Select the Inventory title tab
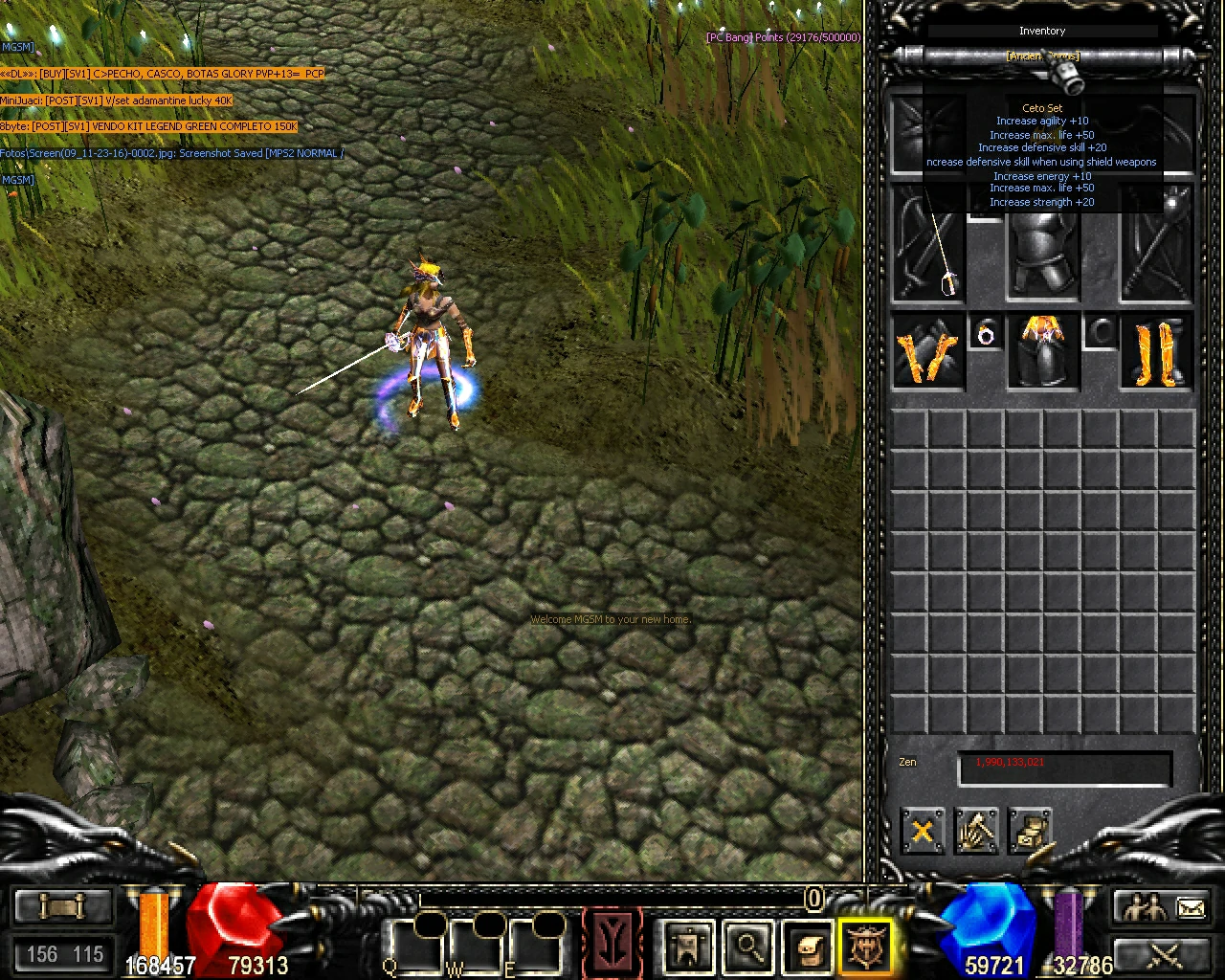This screenshot has height=980, width=1225. pos(1042,31)
